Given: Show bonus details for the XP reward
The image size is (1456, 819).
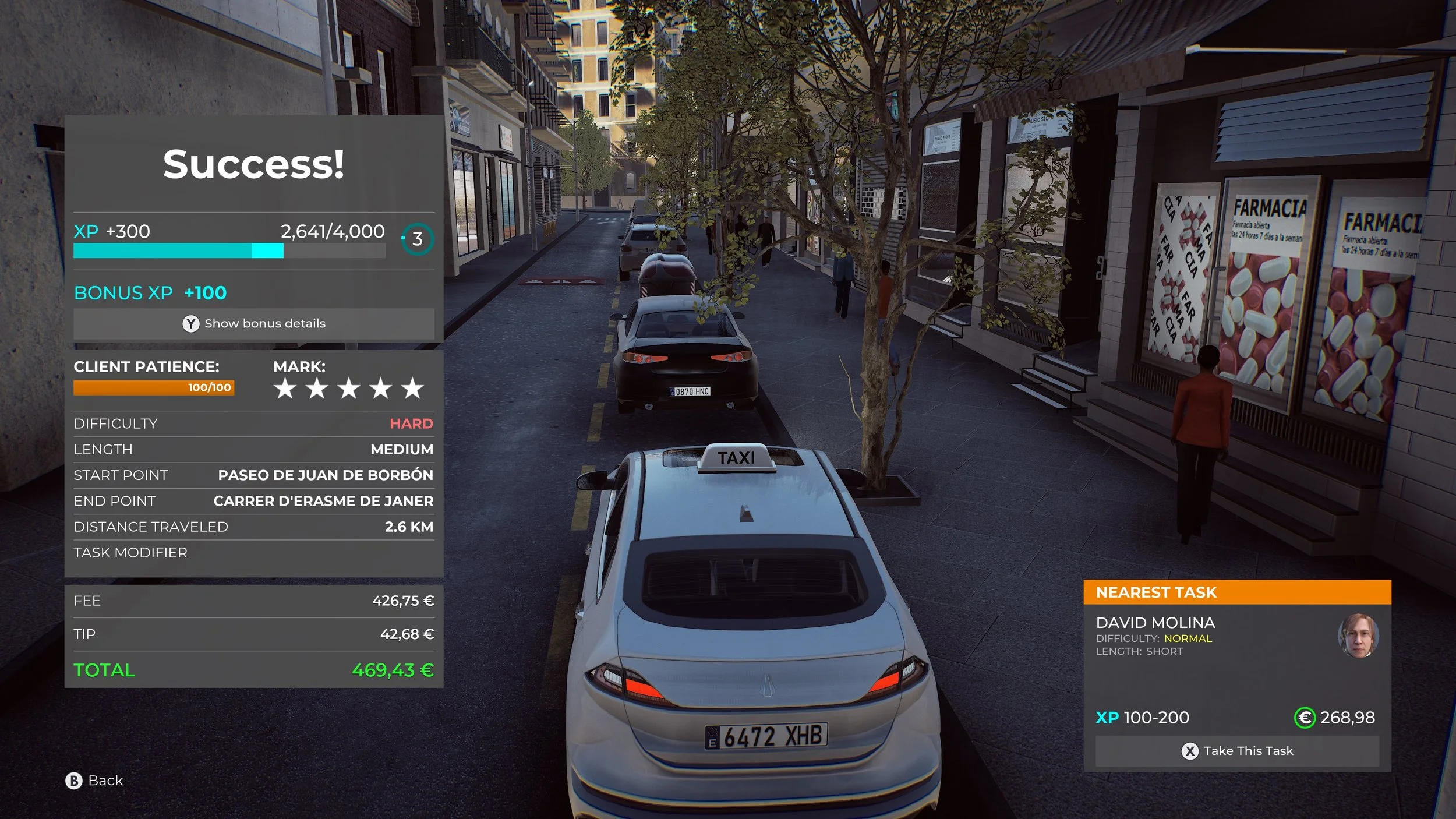Looking at the screenshot, I should point(254,323).
